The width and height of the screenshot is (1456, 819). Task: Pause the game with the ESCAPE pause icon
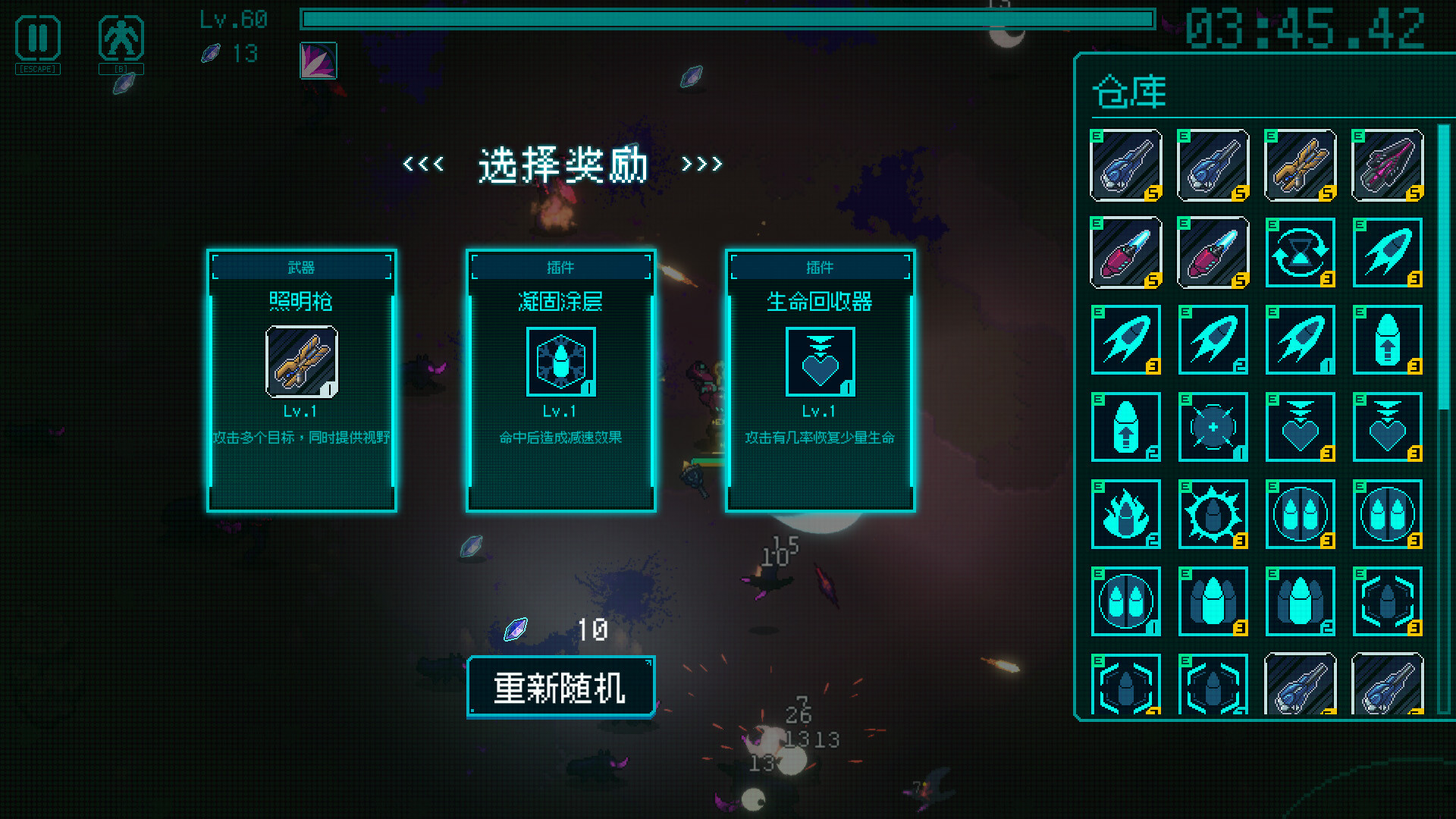coord(37,43)
